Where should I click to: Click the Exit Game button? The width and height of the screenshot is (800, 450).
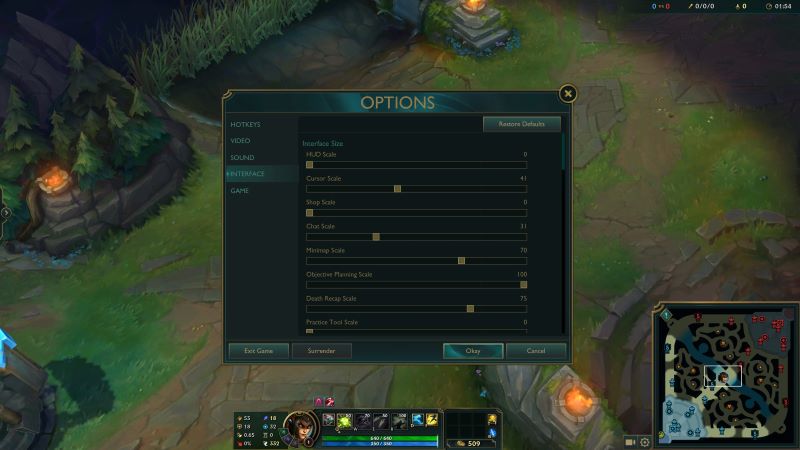258,351
